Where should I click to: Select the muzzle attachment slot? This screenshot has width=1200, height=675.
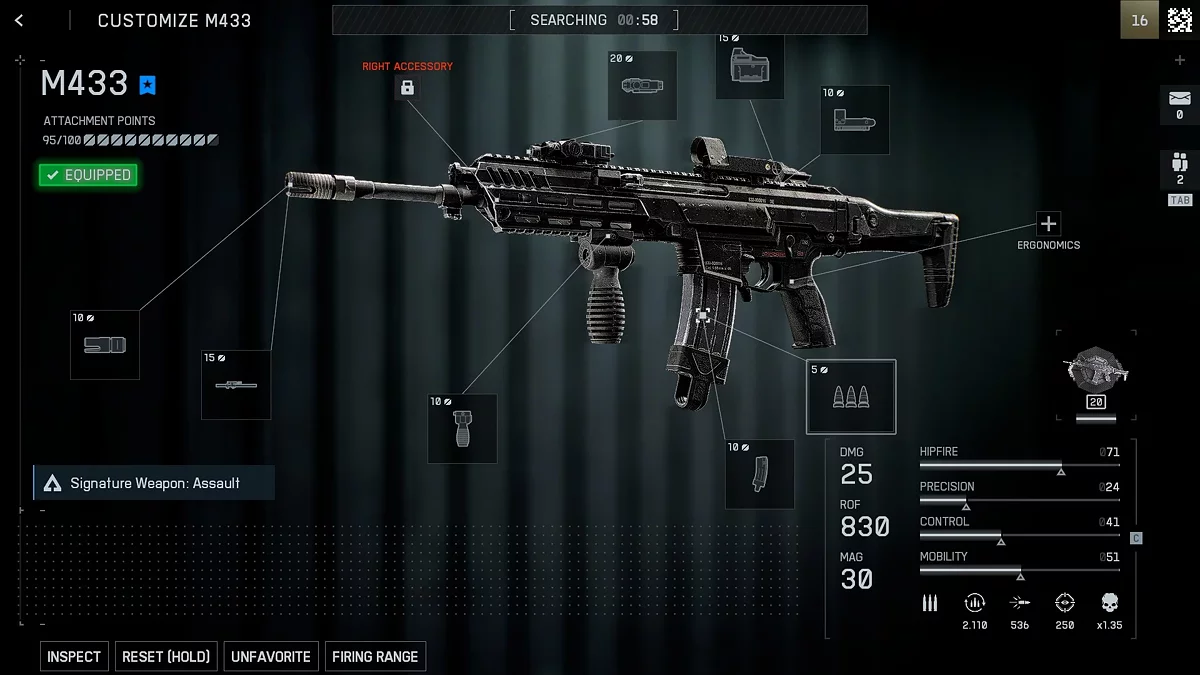click(105, 345)
